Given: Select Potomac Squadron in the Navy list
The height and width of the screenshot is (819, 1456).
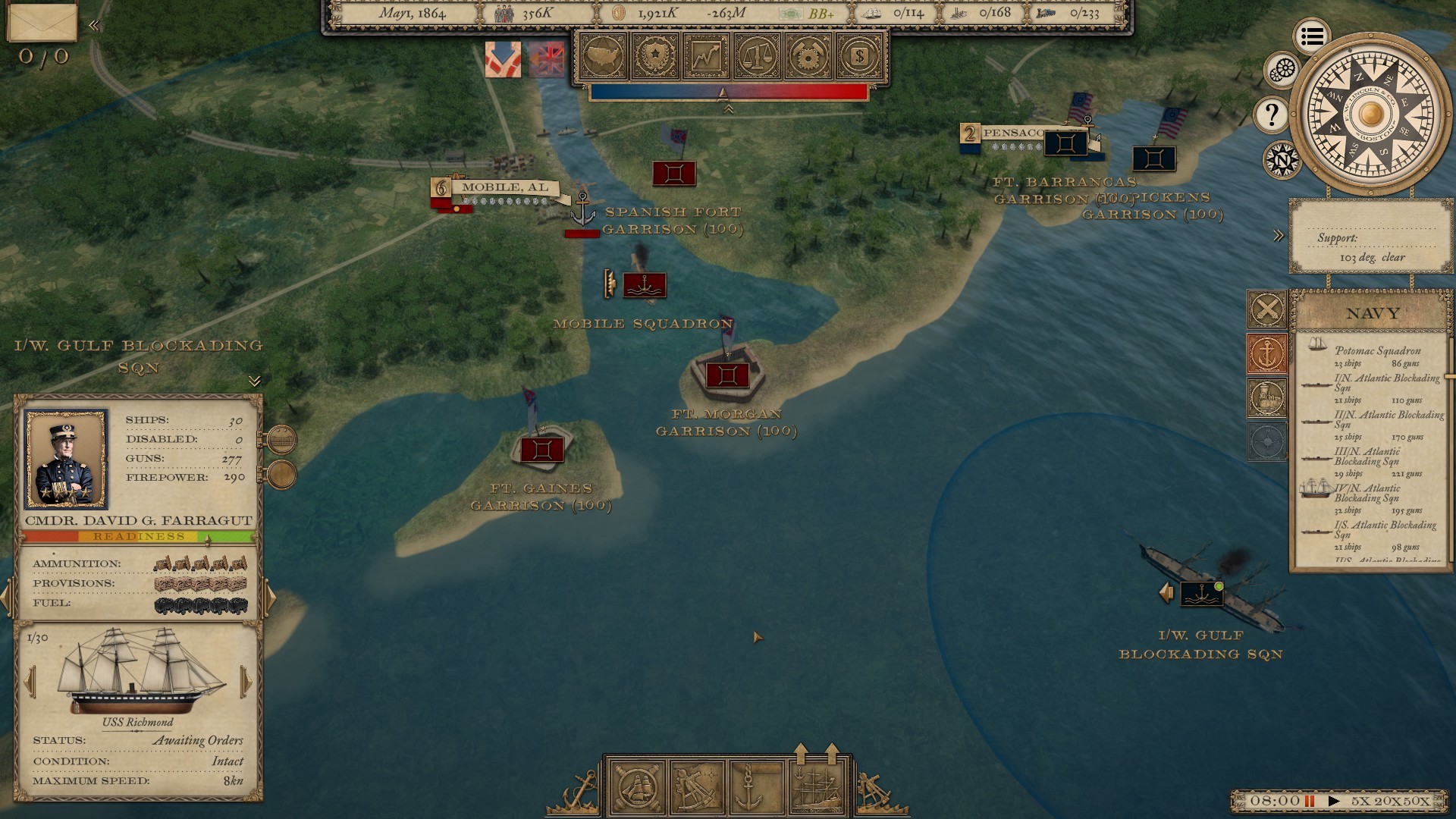Looking at the screenshot, I should pyautogui.click(x=1376, y=351).
